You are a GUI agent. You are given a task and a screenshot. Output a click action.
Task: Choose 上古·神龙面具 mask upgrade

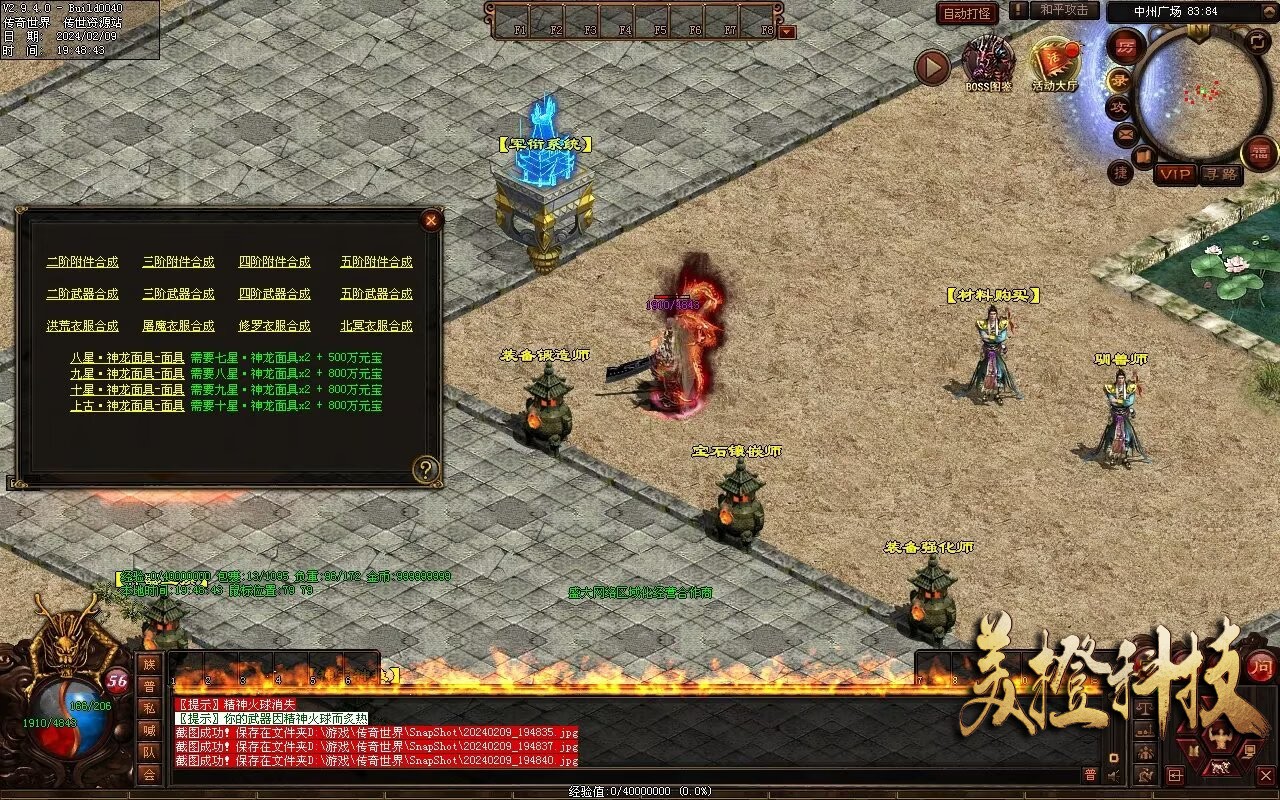(127, 406)
